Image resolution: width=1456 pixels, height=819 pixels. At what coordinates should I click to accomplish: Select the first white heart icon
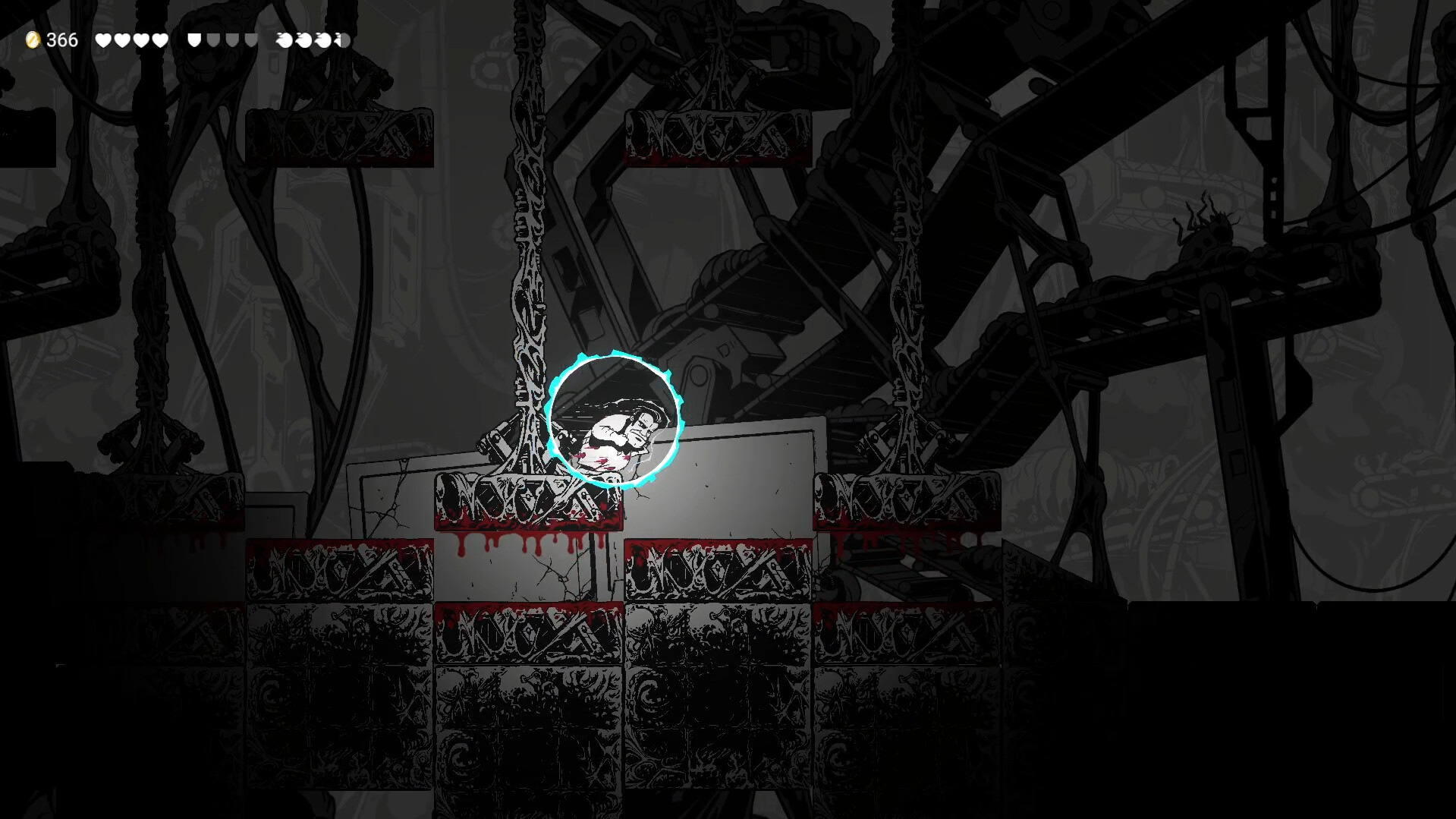point(102,39)
